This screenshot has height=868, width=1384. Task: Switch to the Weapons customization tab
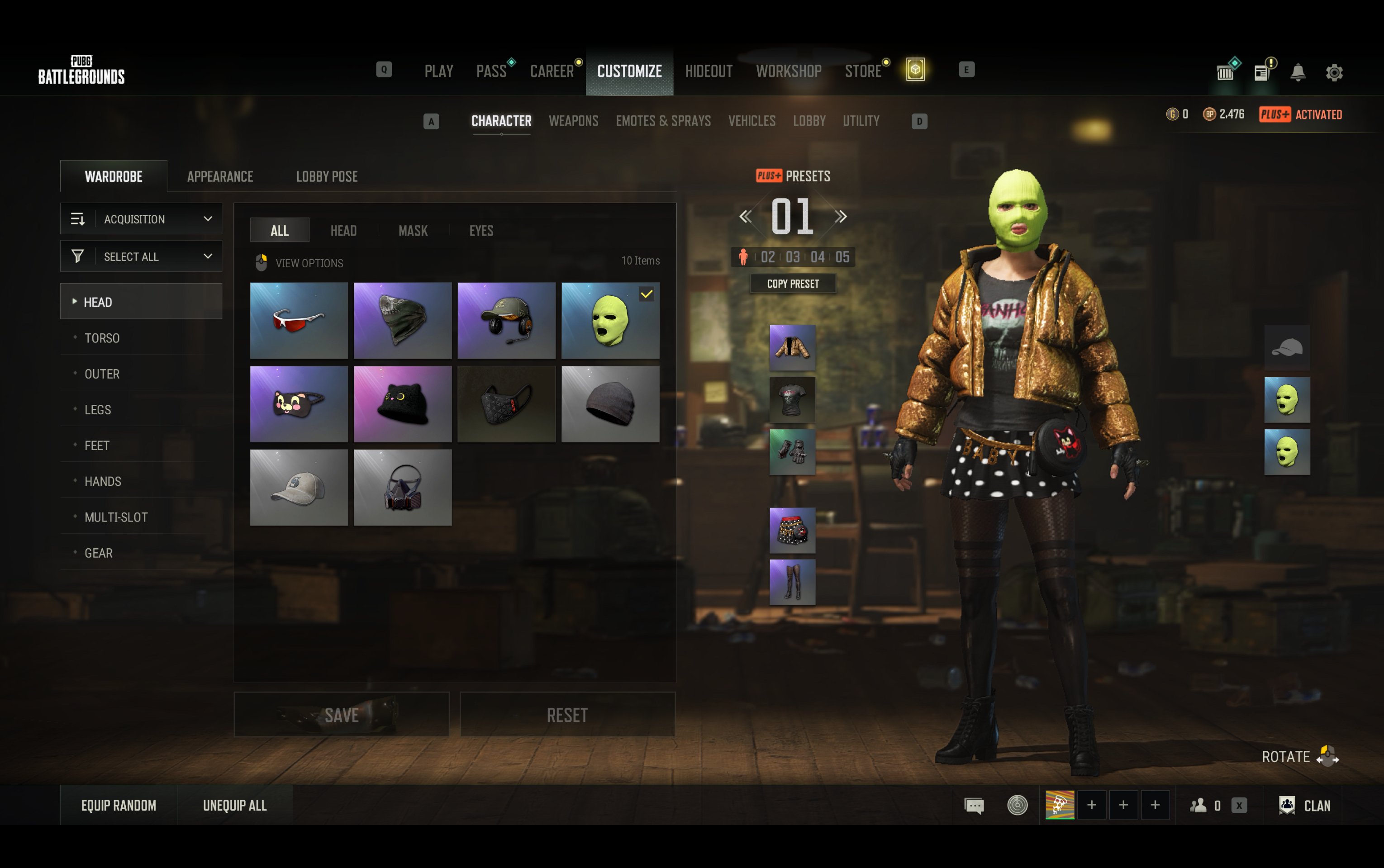click(573, 121)
